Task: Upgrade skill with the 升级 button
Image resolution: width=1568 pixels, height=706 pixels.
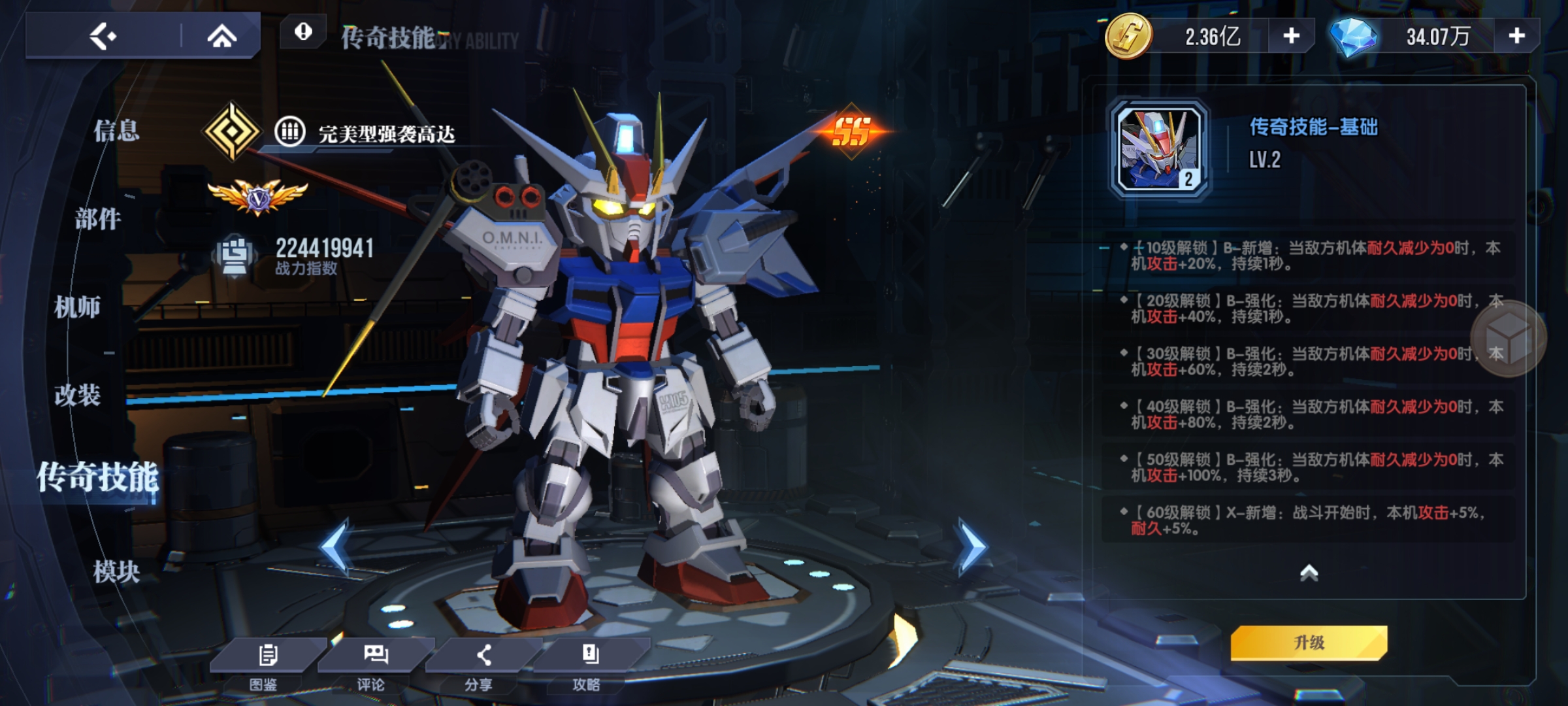Action: coord(1309,643)
